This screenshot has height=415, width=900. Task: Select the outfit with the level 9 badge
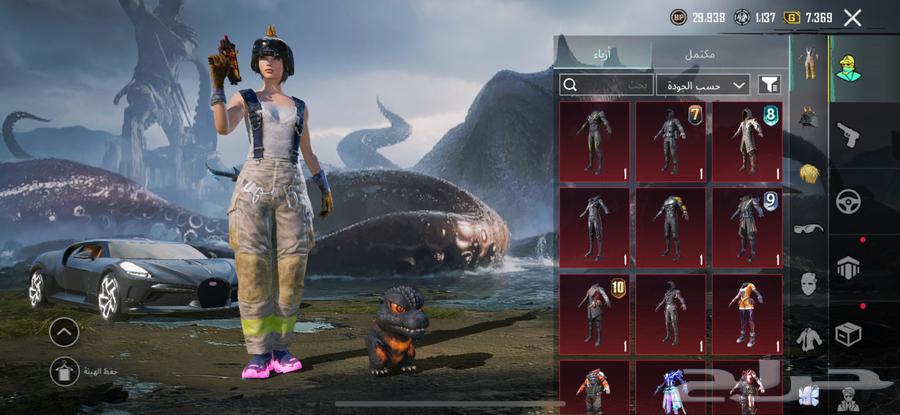(x=747, y=226)
